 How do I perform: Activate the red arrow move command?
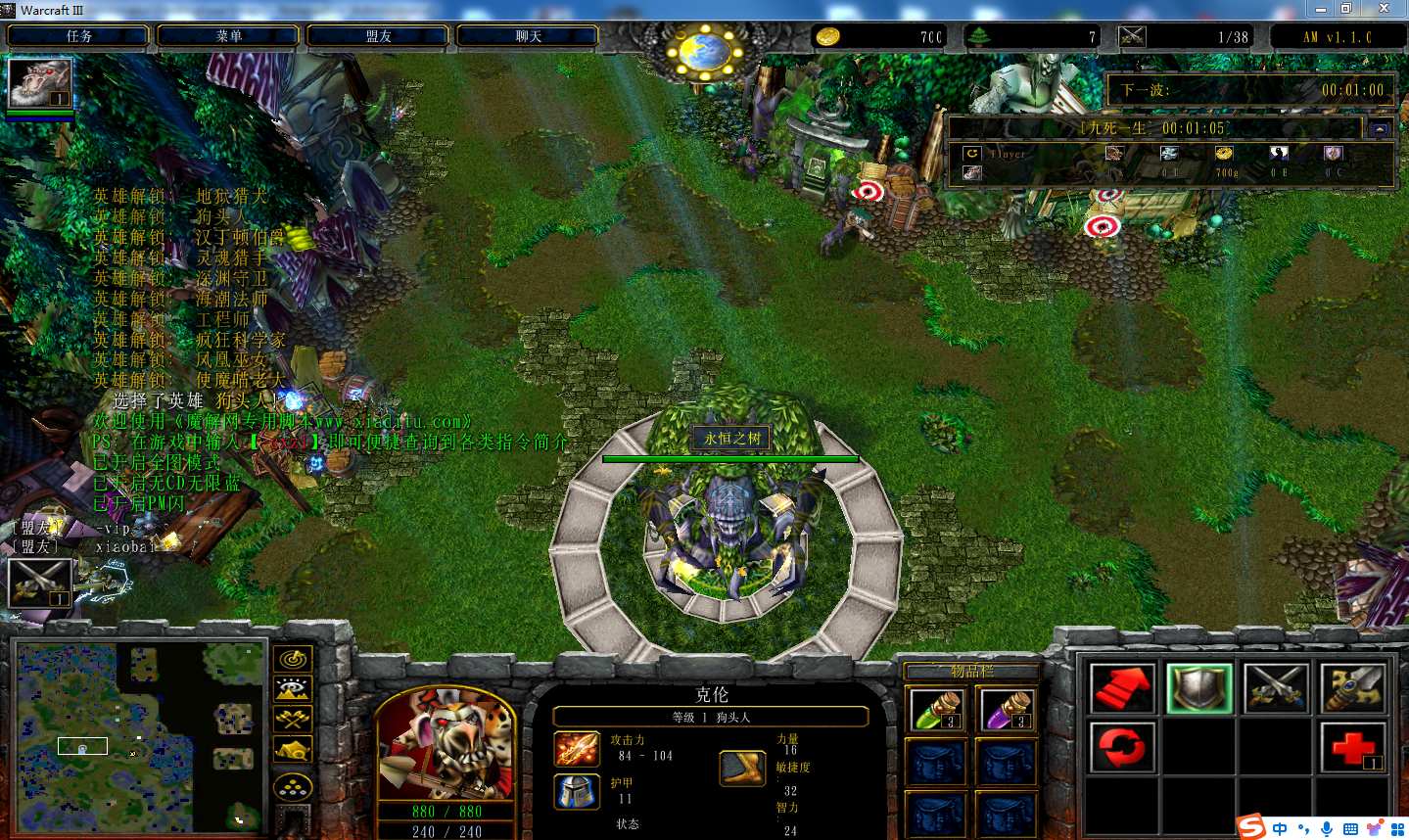1122,688
